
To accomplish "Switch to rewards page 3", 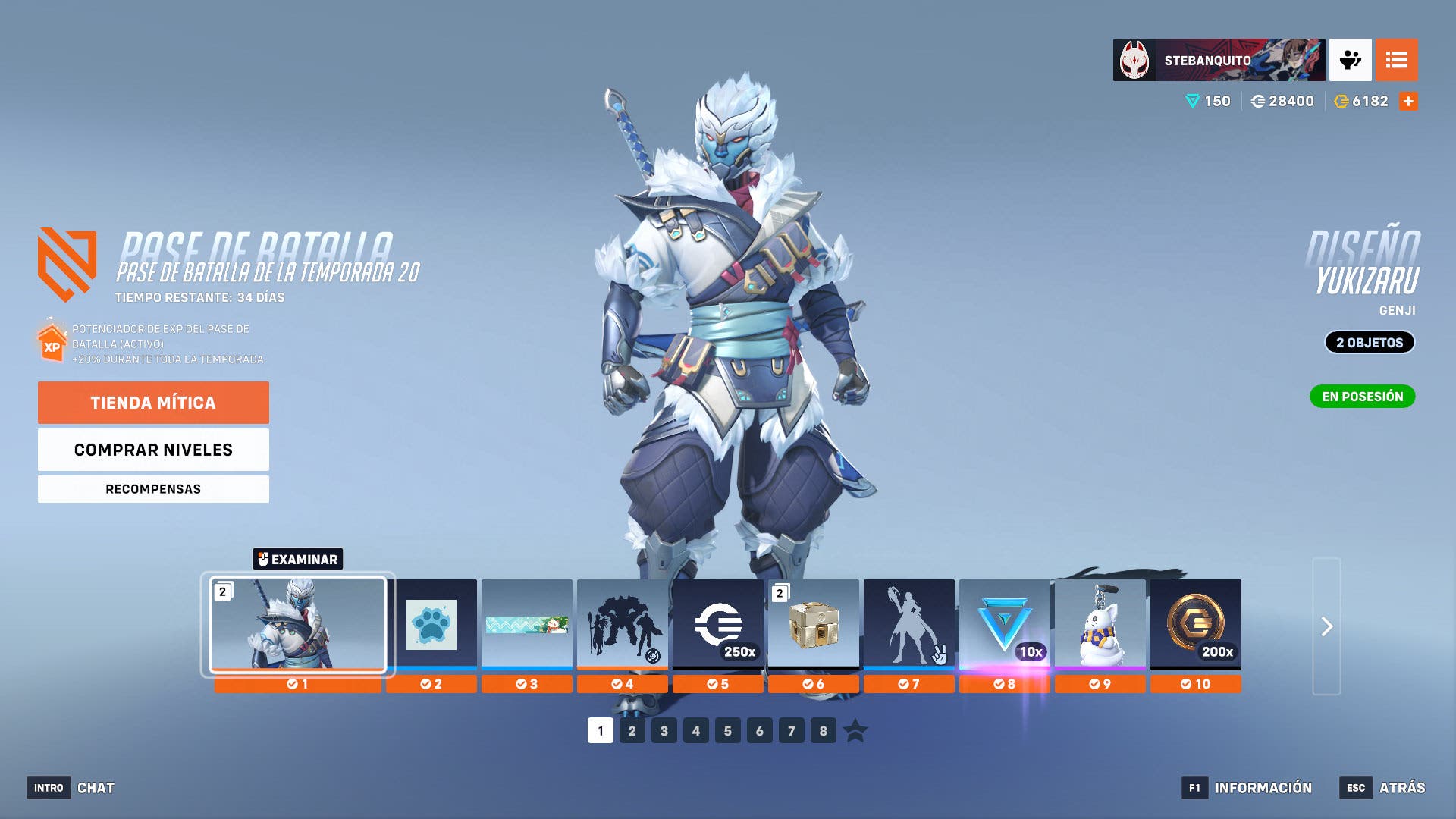I will [664, 731].
